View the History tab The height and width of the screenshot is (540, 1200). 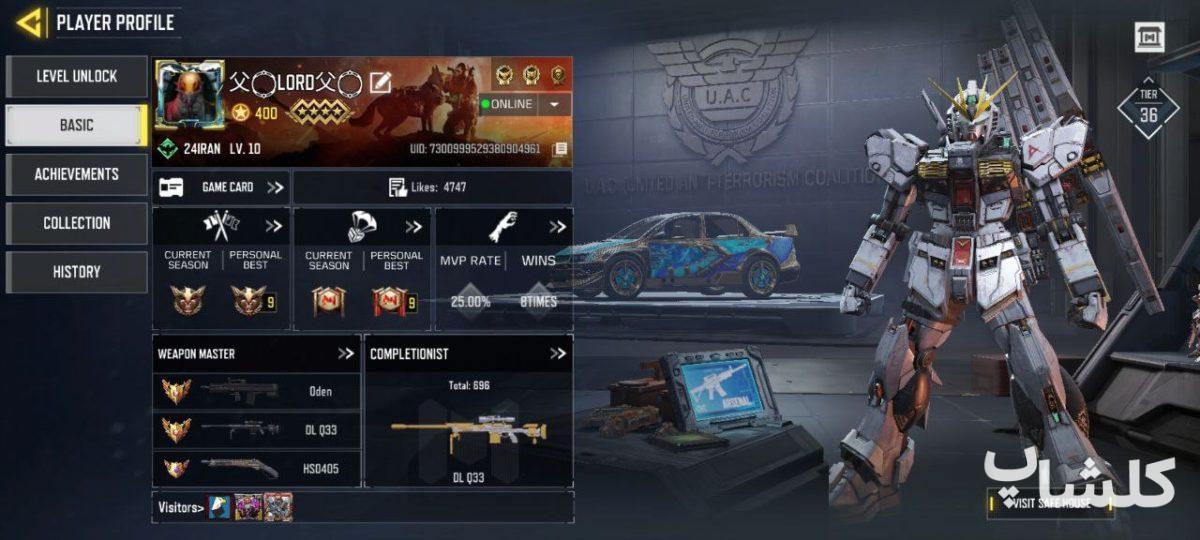76,271
